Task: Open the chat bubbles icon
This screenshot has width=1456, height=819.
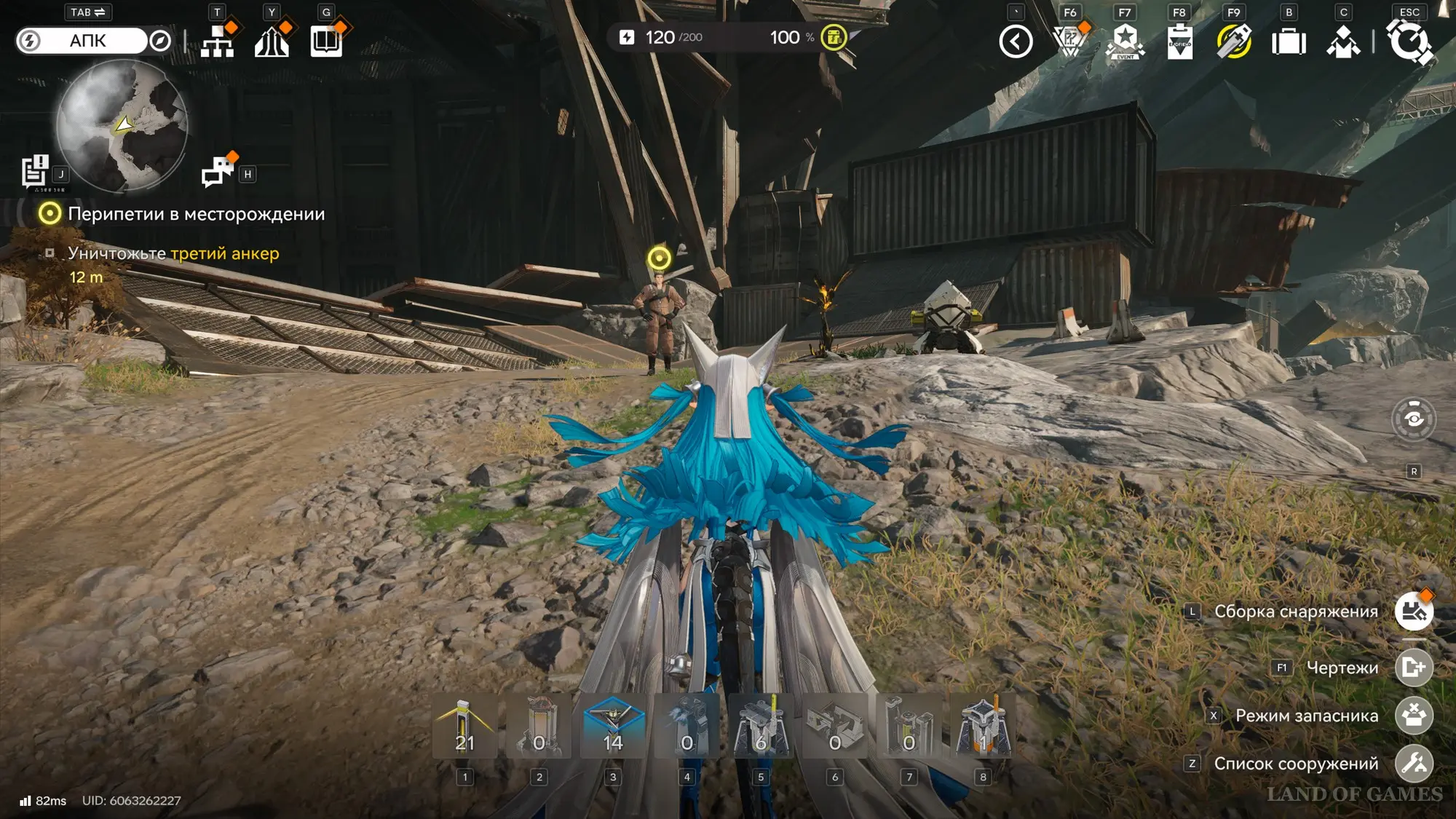Action: [x=217, y=173]
